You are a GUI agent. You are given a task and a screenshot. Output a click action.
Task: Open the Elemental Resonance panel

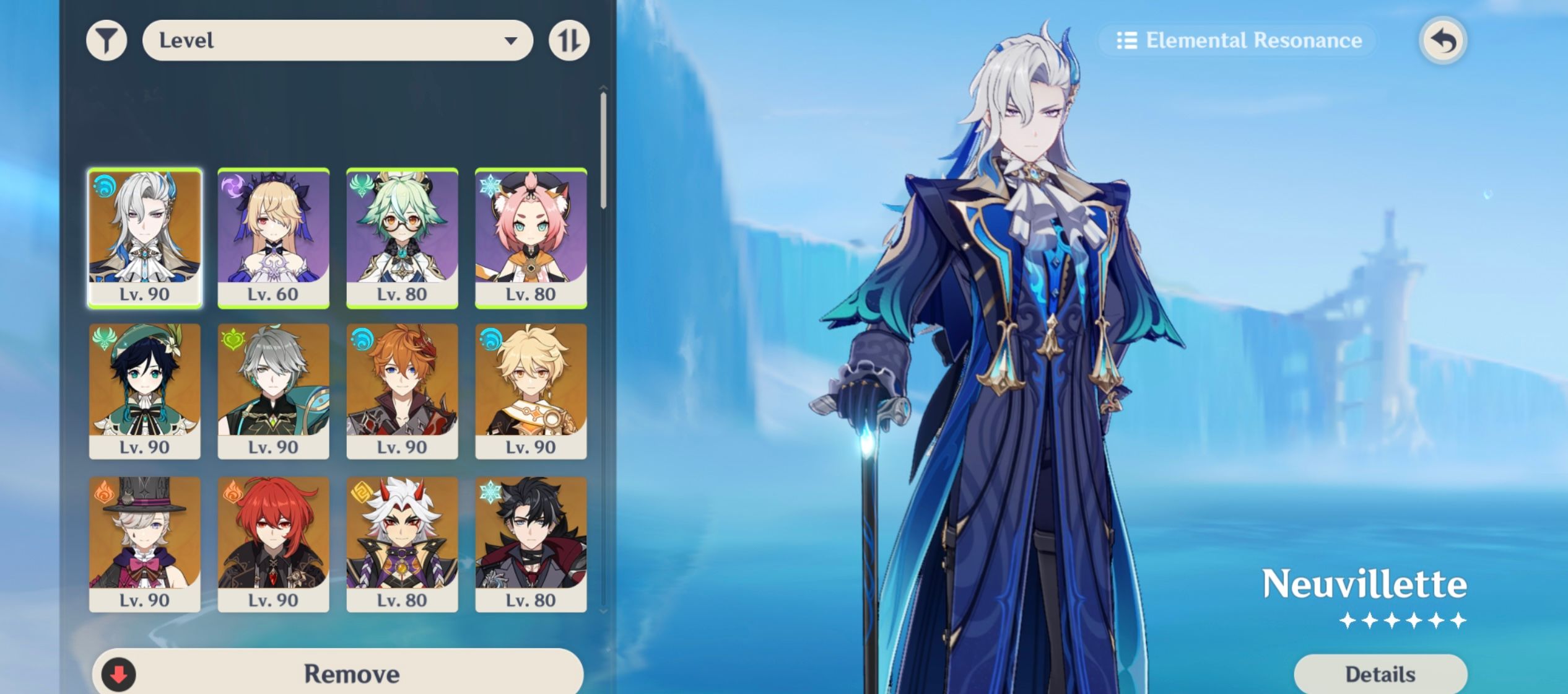click(1238, 40)
